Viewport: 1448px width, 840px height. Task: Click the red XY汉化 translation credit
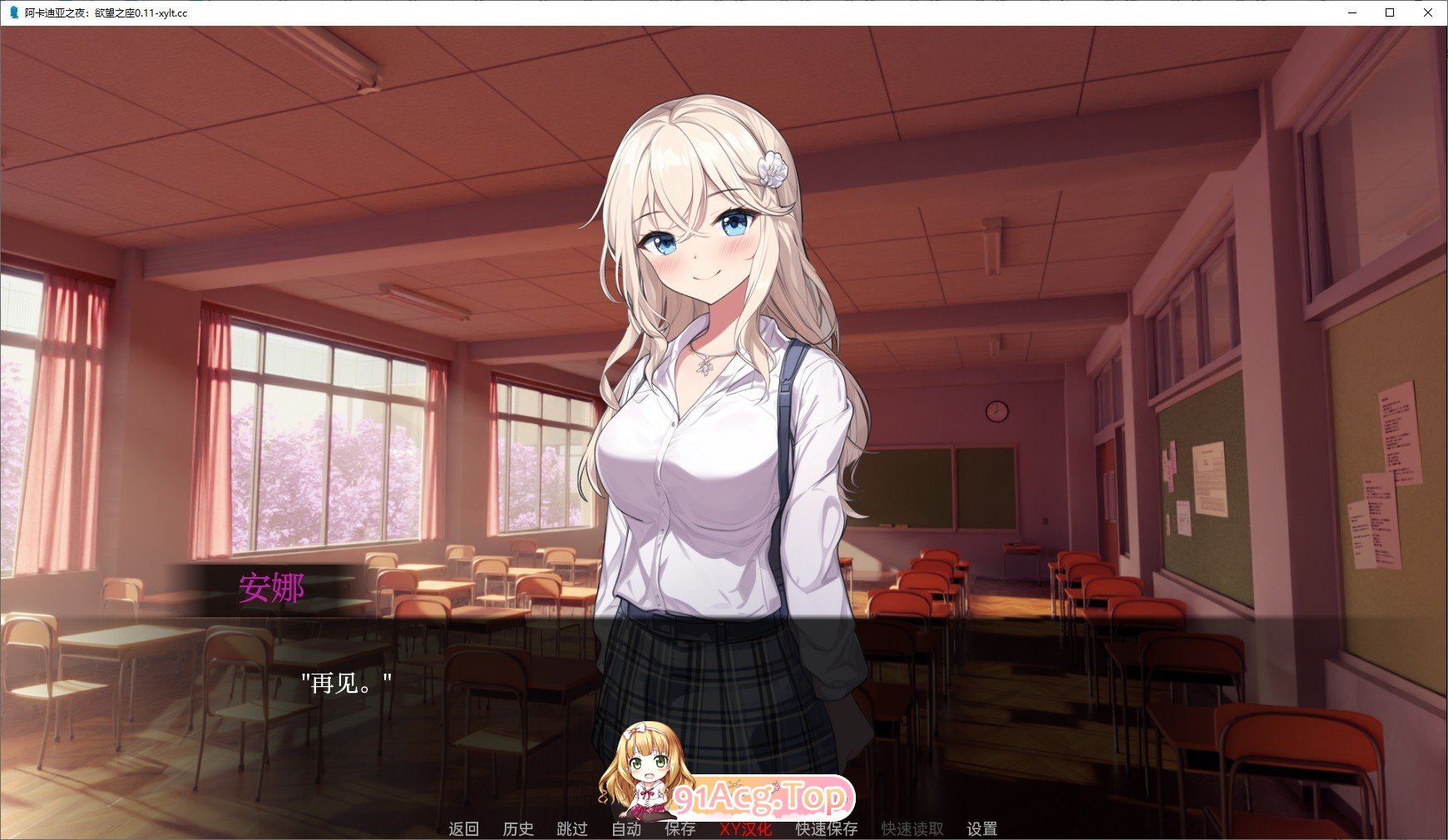(746, 828)
